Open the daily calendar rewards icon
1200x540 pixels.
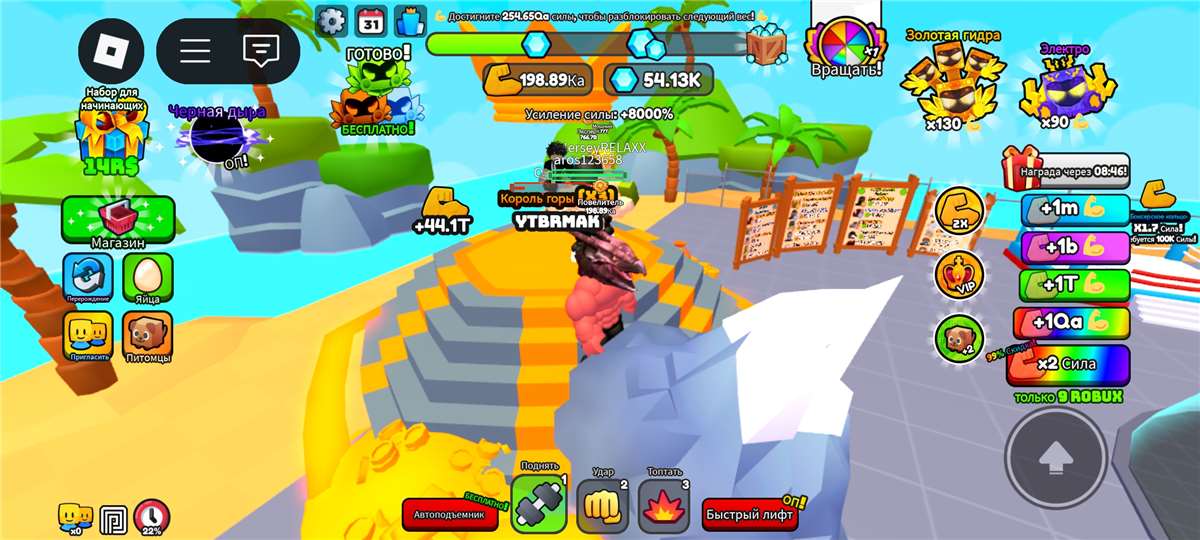click(x=371, y=20)
